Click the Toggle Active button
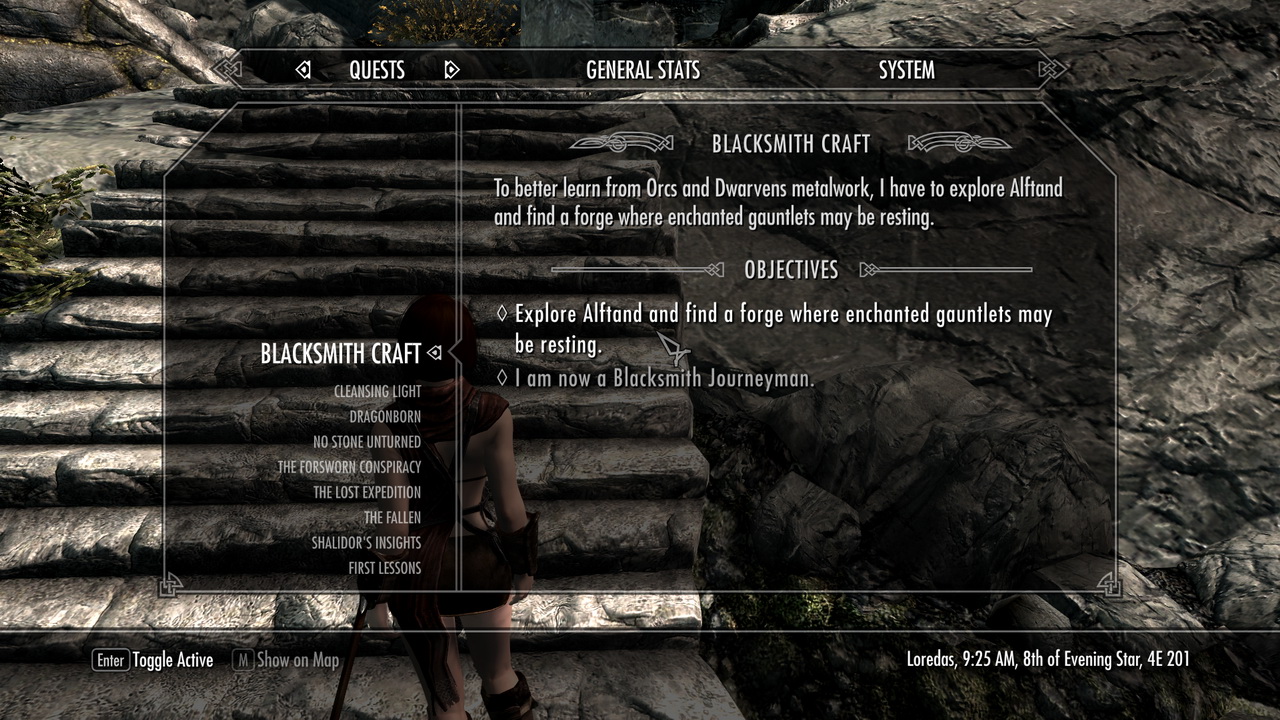1280x720 pixels. coord(153,660)
